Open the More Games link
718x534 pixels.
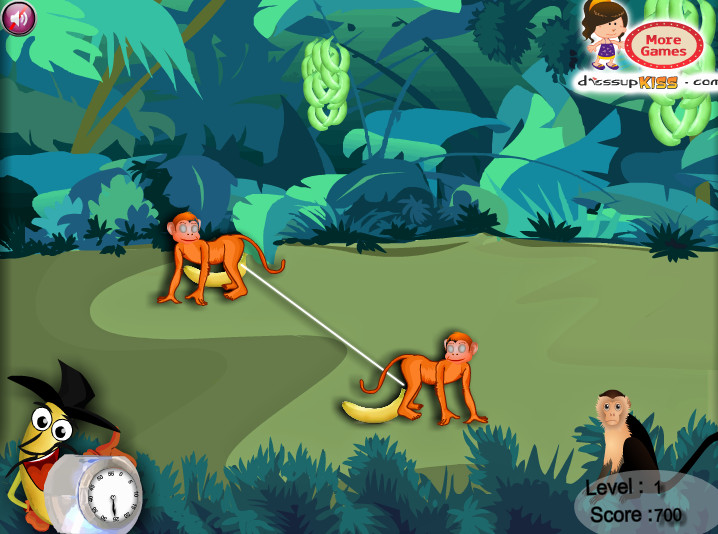662,45
